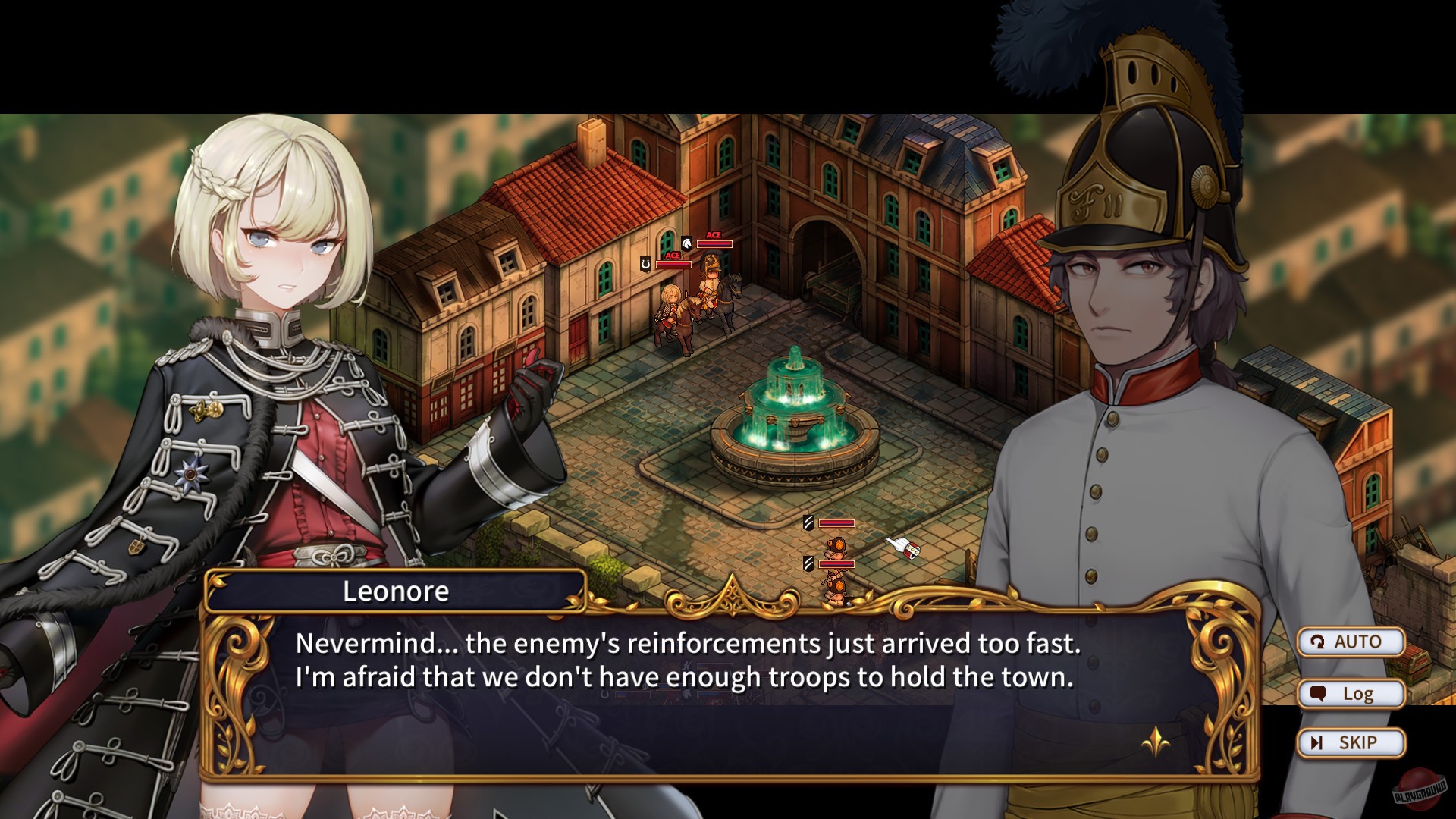Select the upper crossed-sabers infantry icon
This screenshot has height=819, width=1456.
[x=808, y=522]
